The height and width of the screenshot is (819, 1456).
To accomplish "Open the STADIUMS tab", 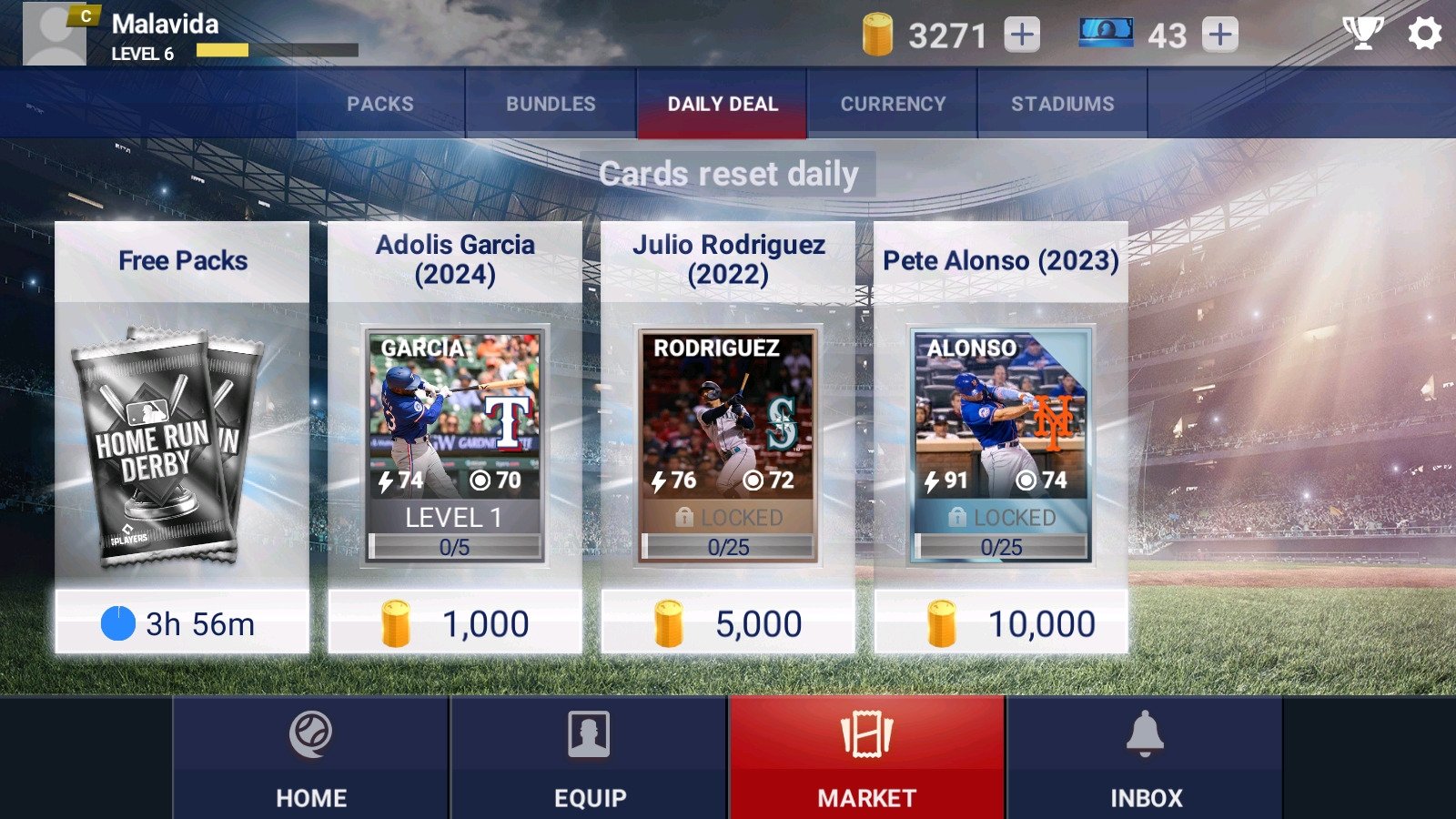I will click(x=1062, y=103).
